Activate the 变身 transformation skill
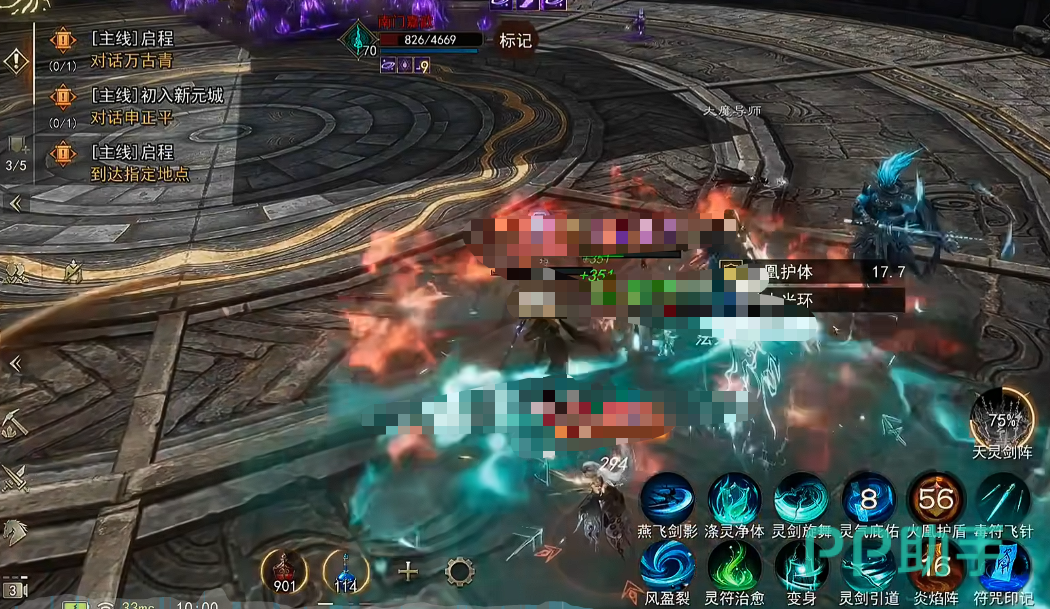The height and width of the screenshot is (609, 1050). coord(801,566)
